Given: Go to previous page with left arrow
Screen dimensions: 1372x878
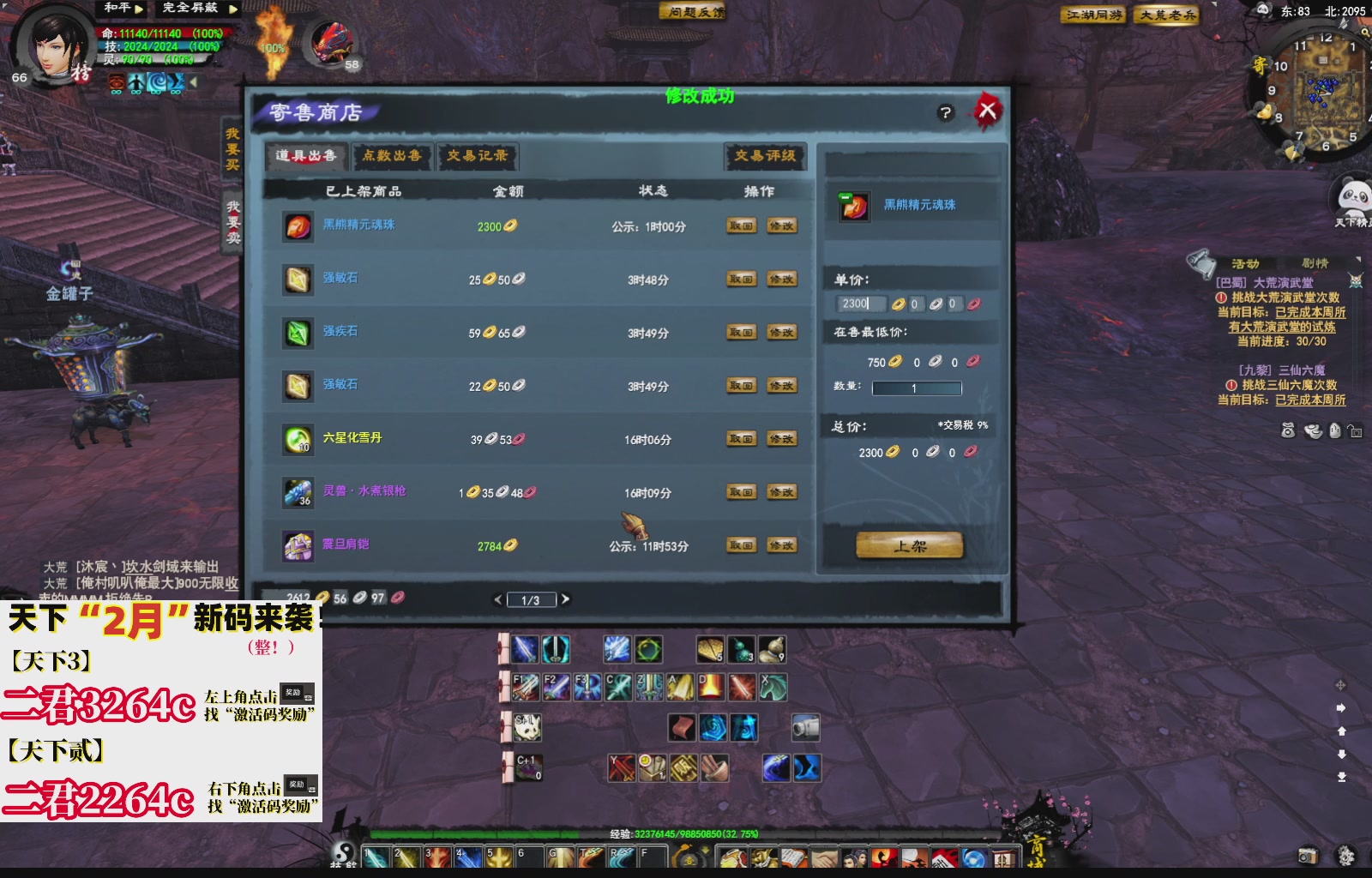Looking at the screenshot, I should tap(498, 599).
